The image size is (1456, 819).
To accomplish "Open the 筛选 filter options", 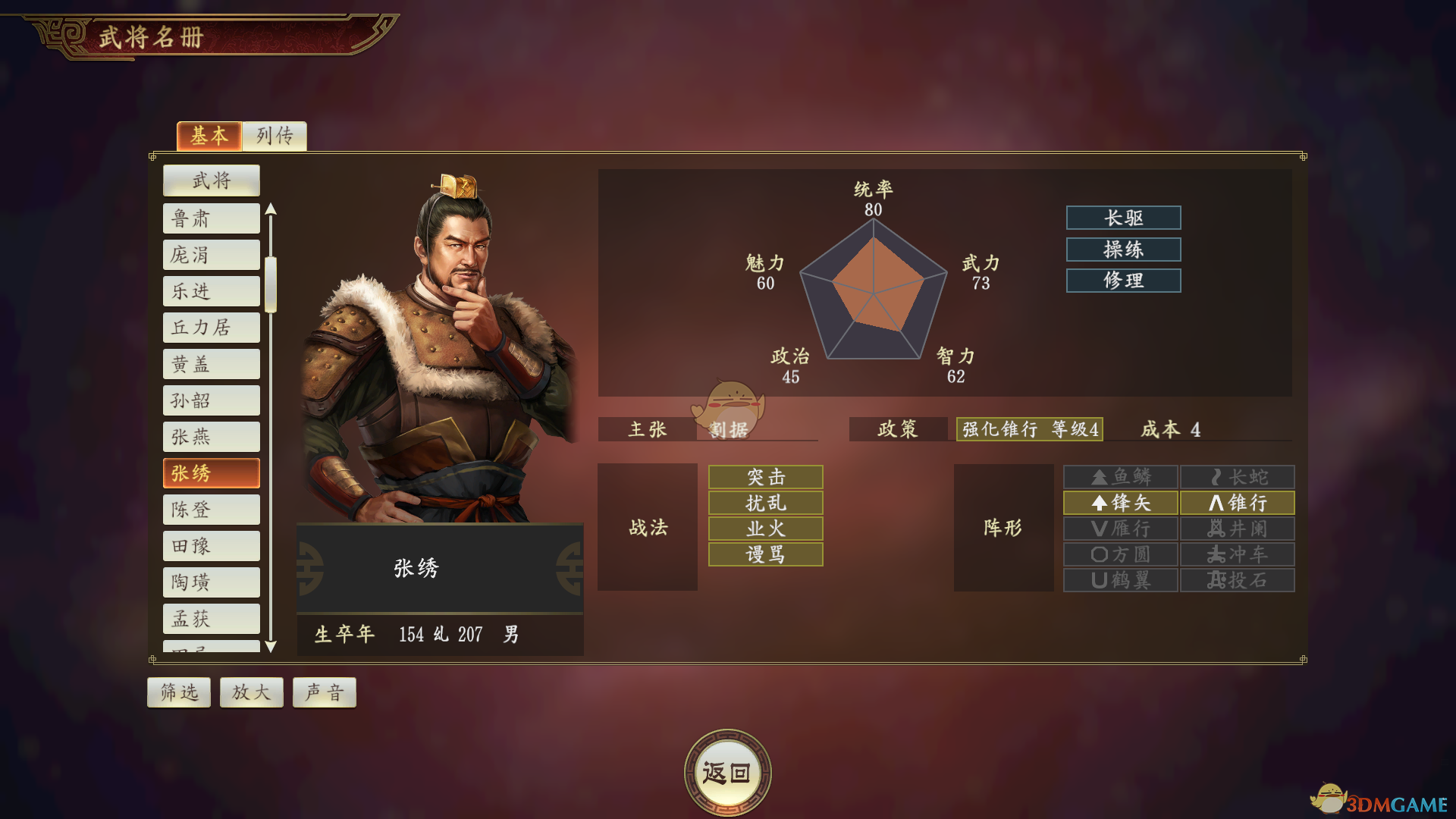I will point(178,691).
